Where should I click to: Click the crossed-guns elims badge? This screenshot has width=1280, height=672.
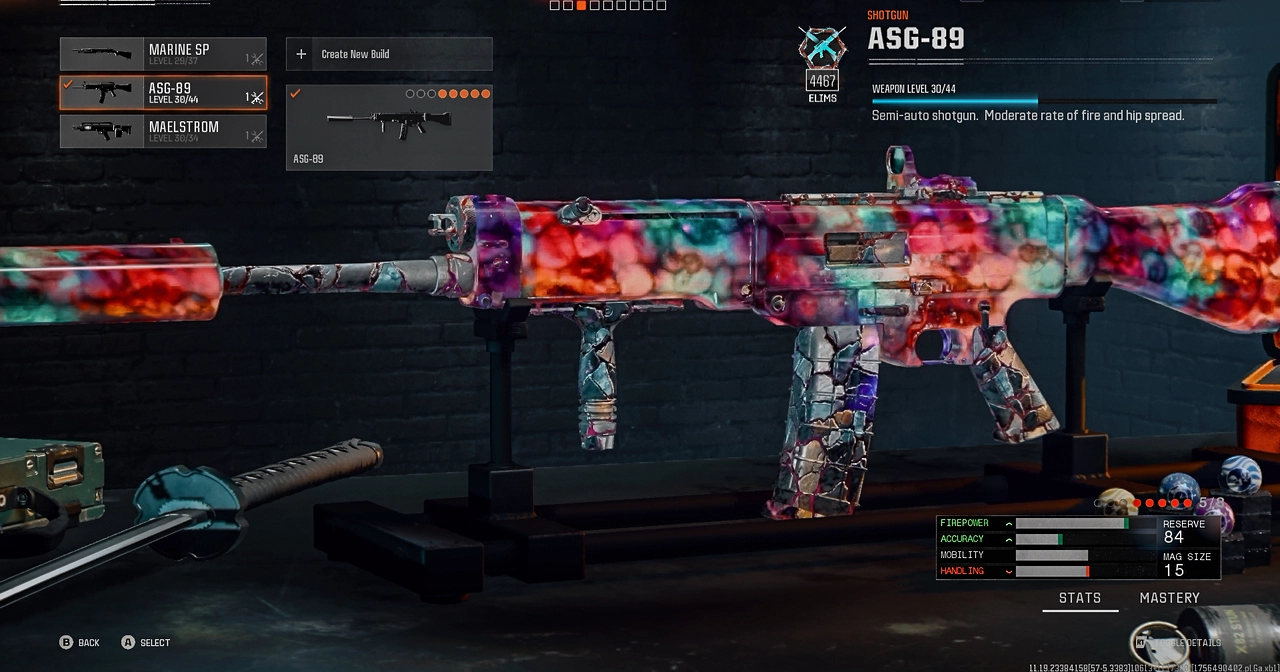[x=822, y=48]
